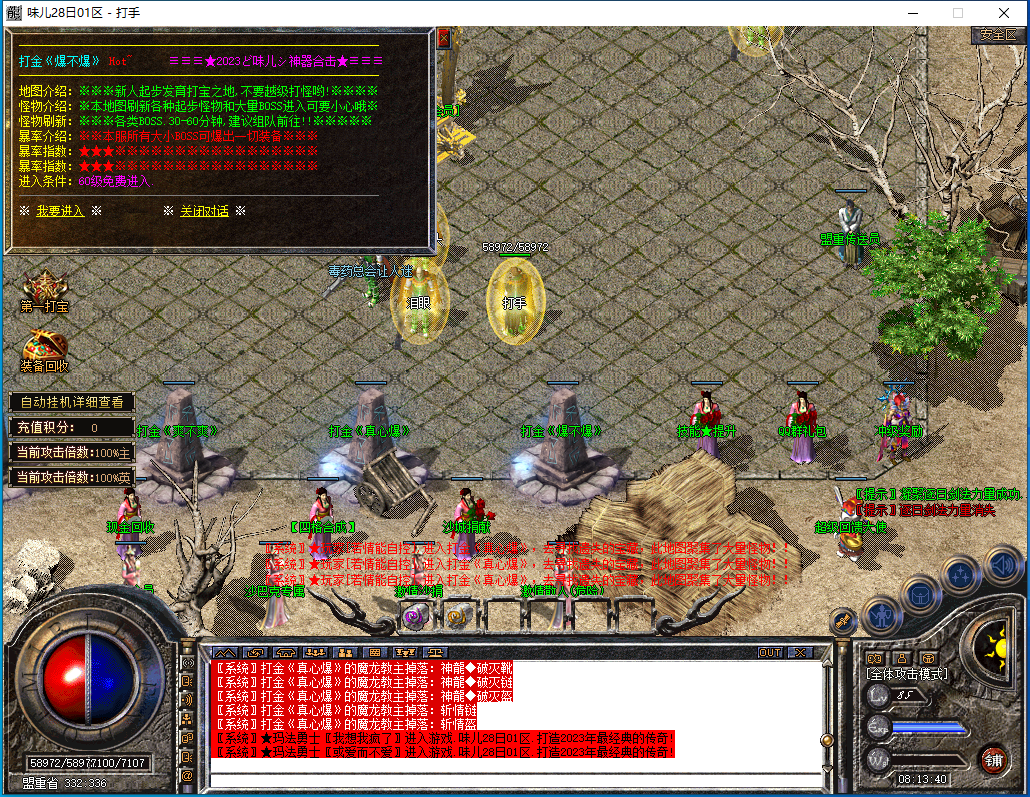The image size is (1030, 797).
Task: Use the purple swirl scroll in belt
Action: point(413,617)
